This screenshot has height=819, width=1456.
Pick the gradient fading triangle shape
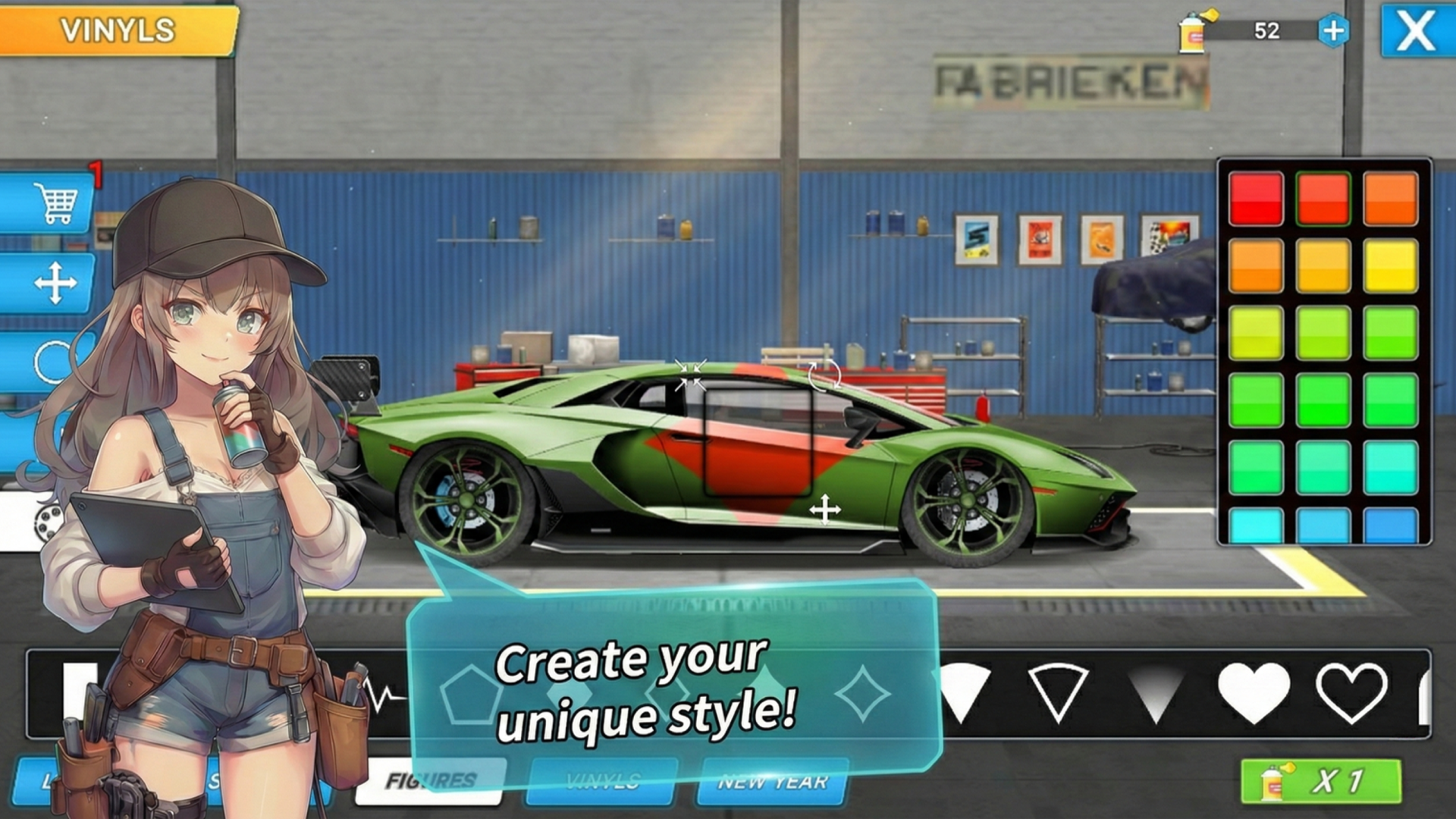[x=1155, y=692]
